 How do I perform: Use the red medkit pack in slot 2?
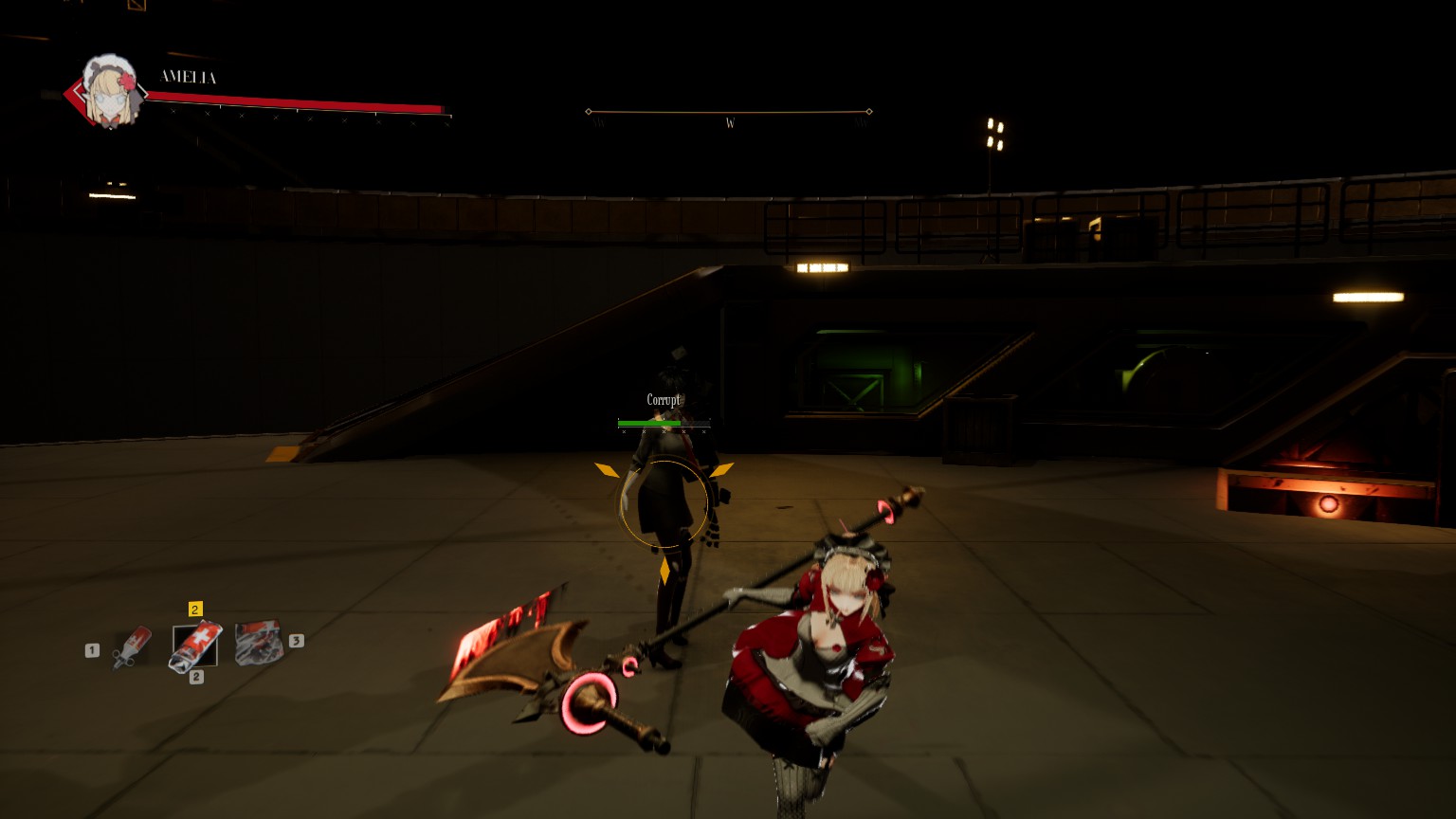(x=195, y=646)
